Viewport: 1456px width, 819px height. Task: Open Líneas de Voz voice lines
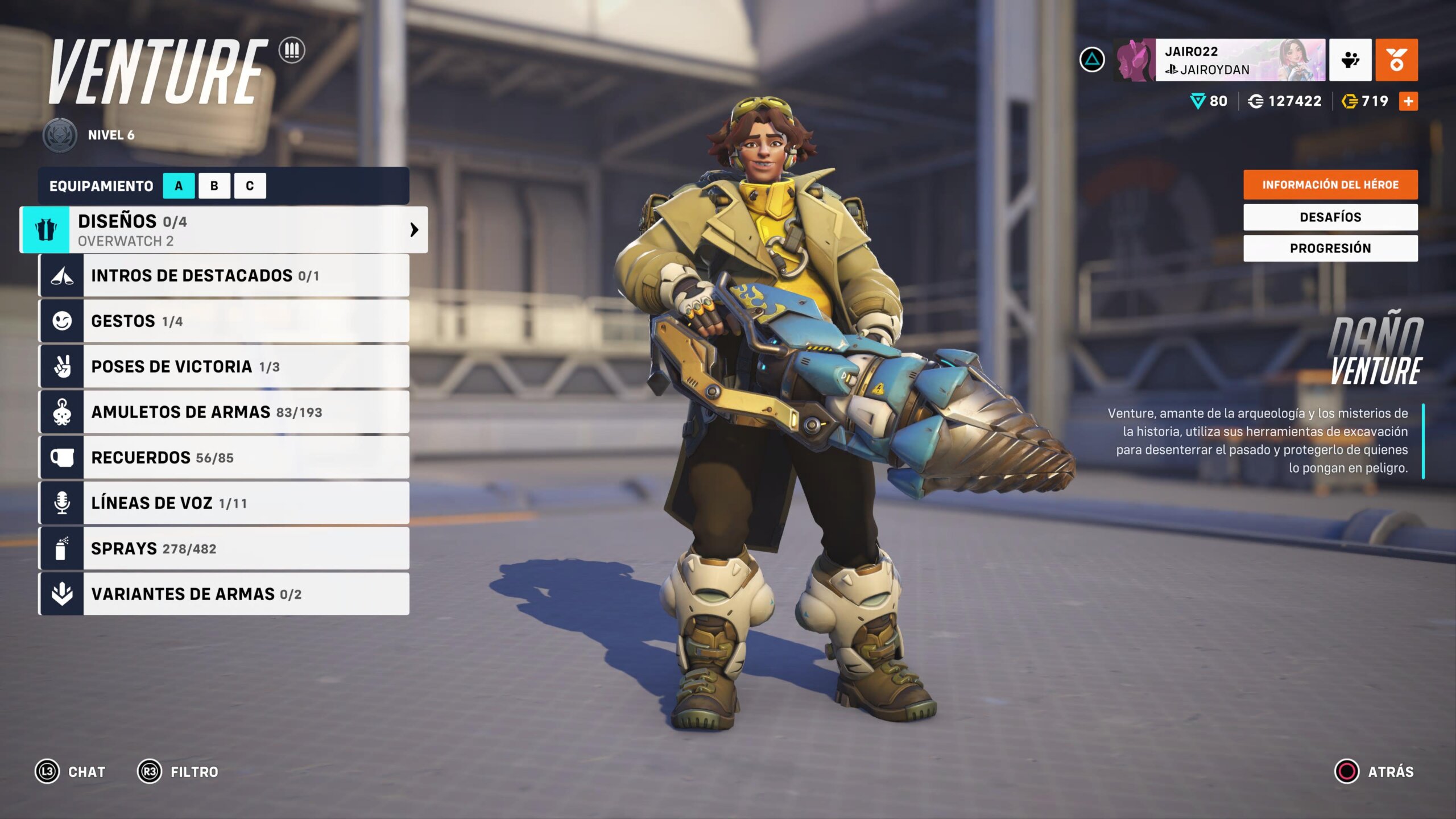tap(224, 503)
